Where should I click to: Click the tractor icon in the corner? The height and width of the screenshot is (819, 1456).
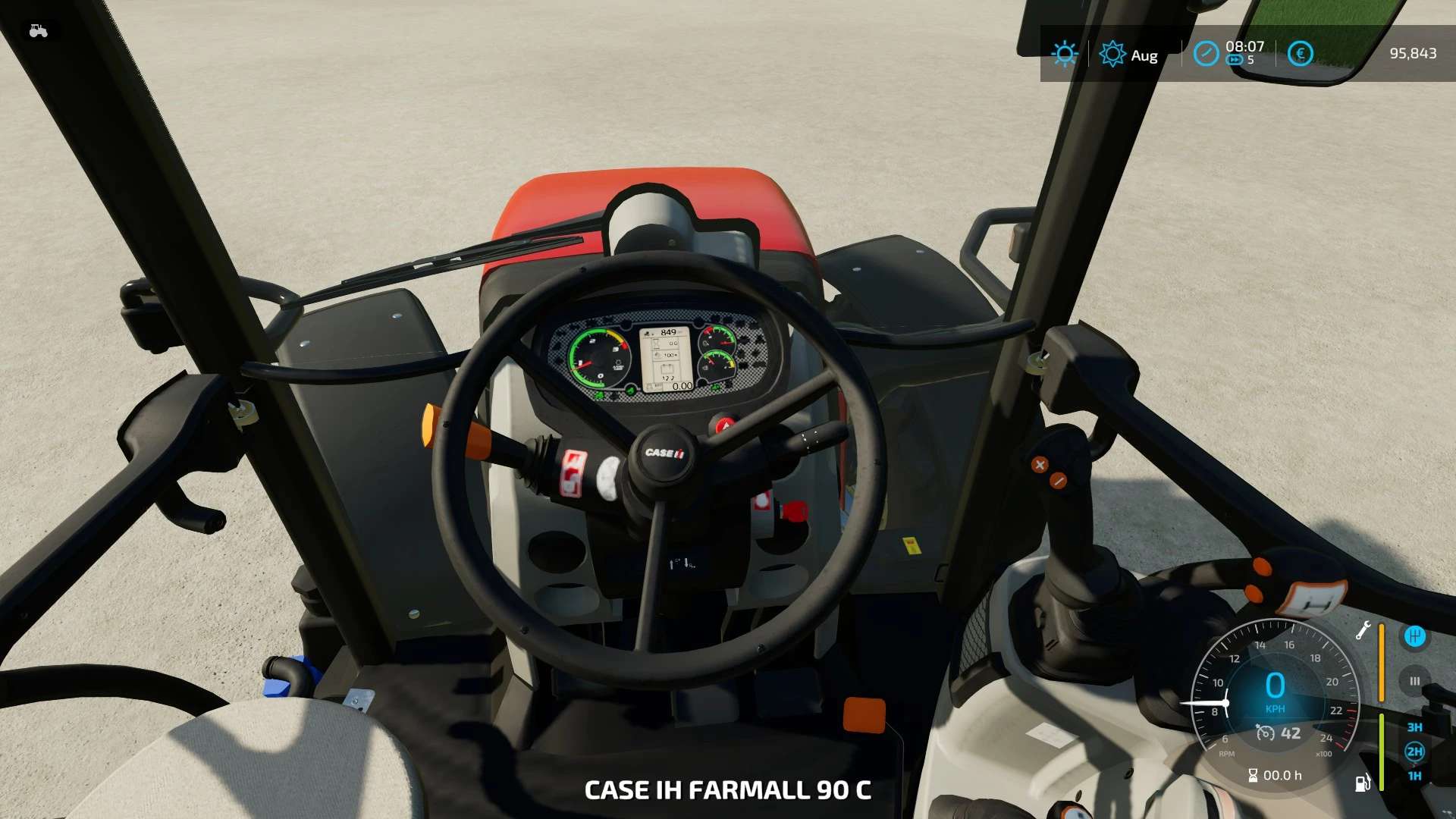click(x=38, y=31)
